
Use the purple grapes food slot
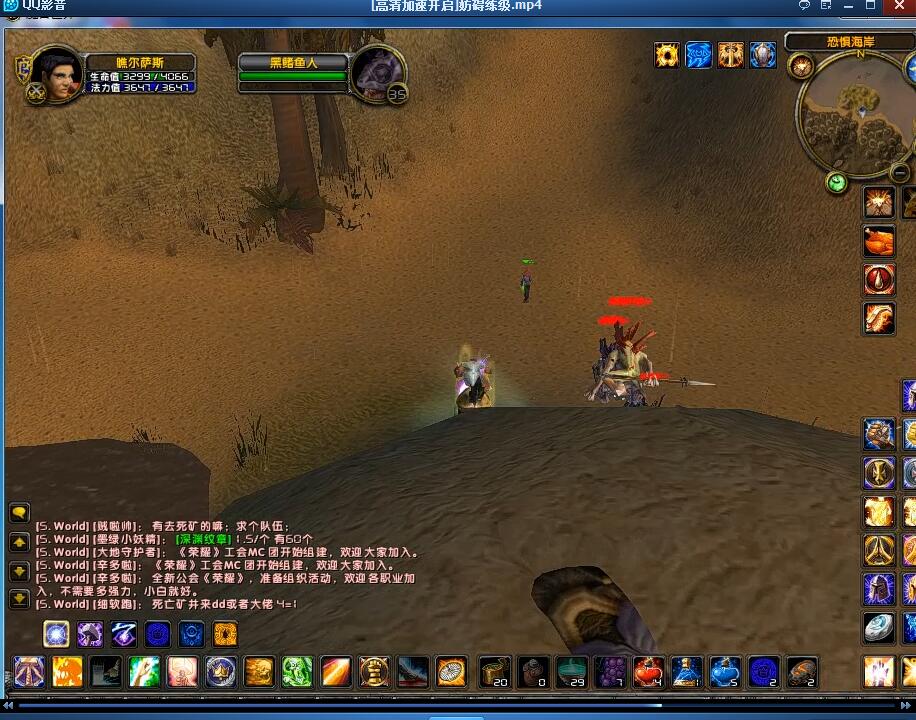pos(610,672)
